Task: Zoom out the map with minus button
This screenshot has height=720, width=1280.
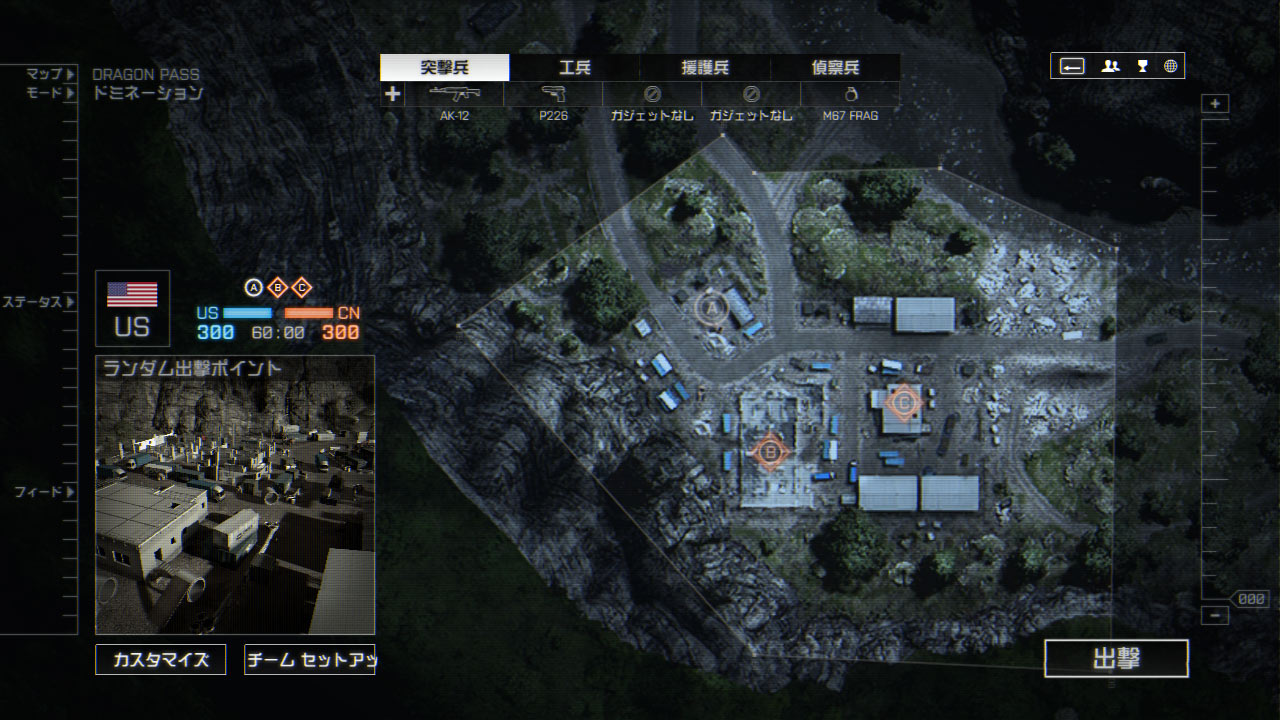Action: coord(1215,616)
